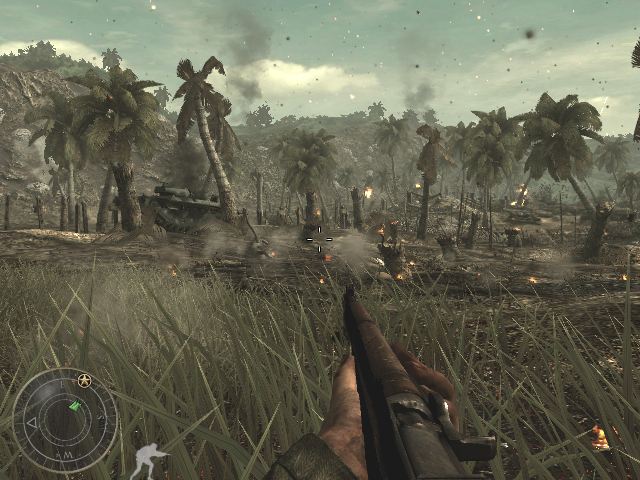Select the gold star objective marker
This screenshot has width=640, height=480.
84,380
